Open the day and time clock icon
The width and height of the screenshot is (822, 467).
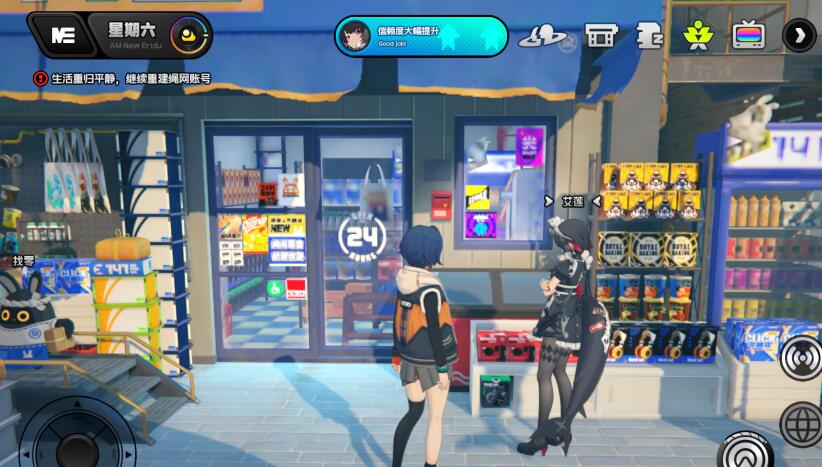tap(189, 36)
